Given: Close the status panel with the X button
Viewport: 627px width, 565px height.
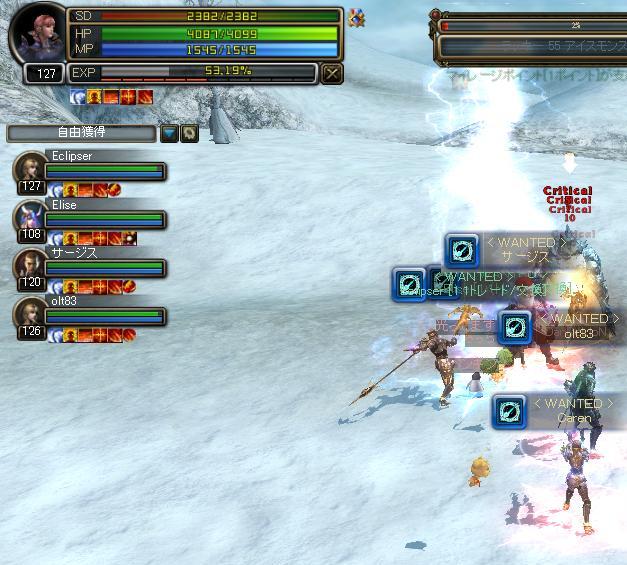Looking at the screenshot, I should pos(333,72).
